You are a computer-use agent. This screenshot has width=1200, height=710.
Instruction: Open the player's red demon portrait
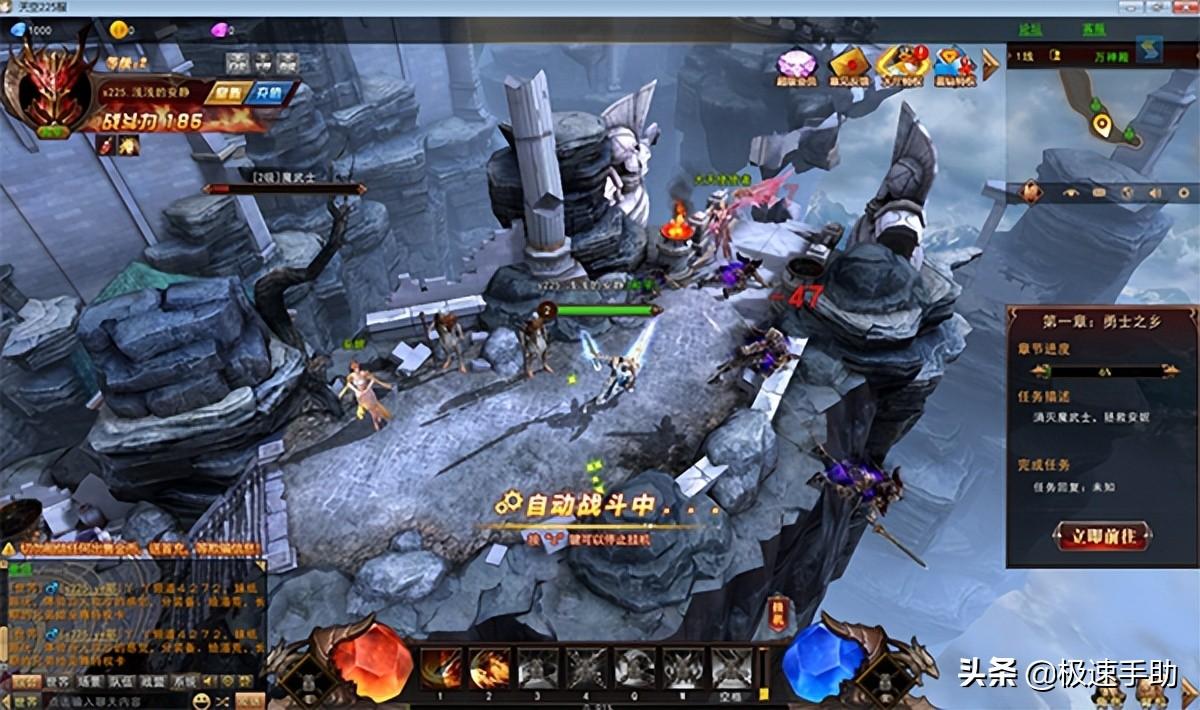47,92
